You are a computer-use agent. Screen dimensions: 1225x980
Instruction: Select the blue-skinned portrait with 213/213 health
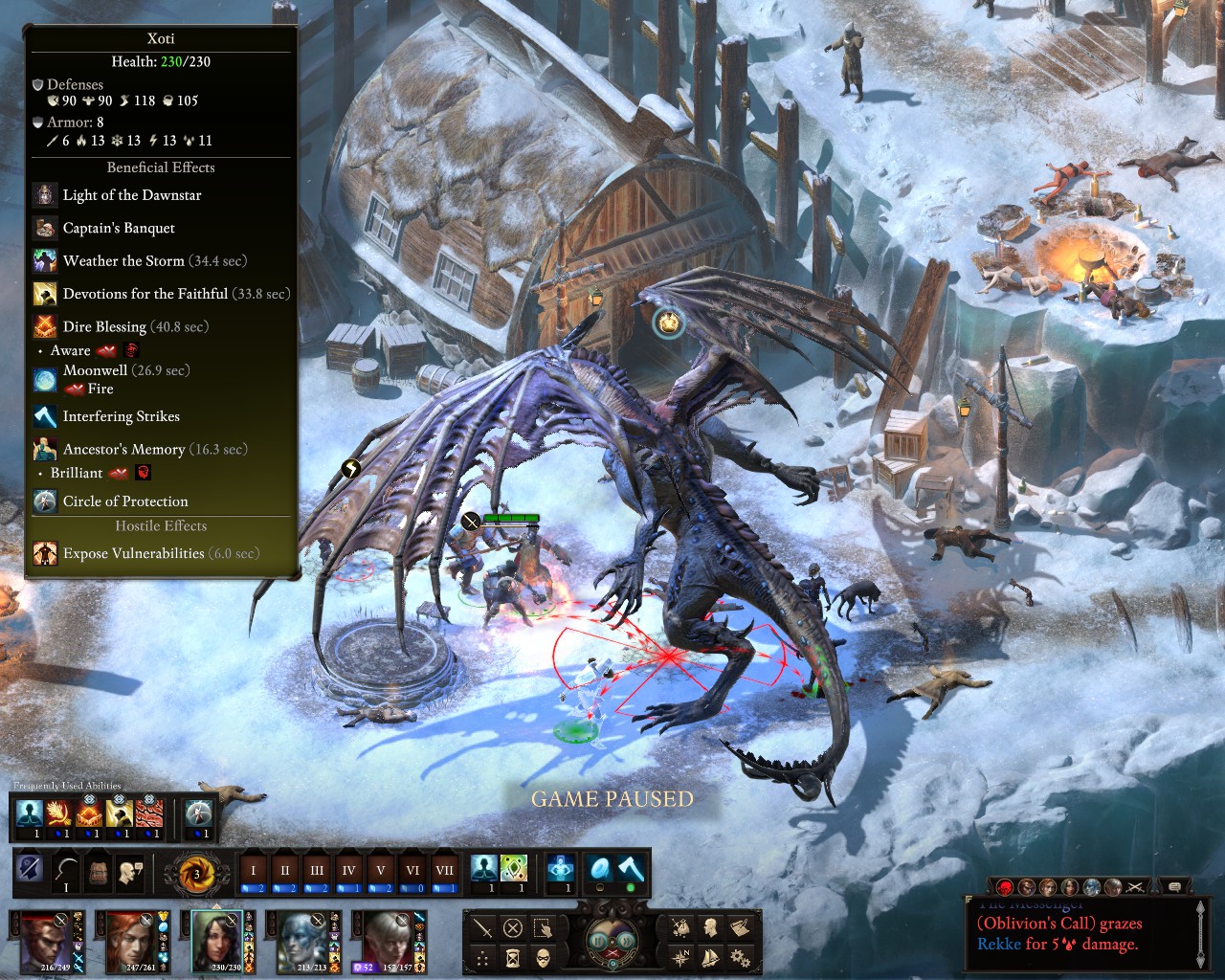(303, 938)
